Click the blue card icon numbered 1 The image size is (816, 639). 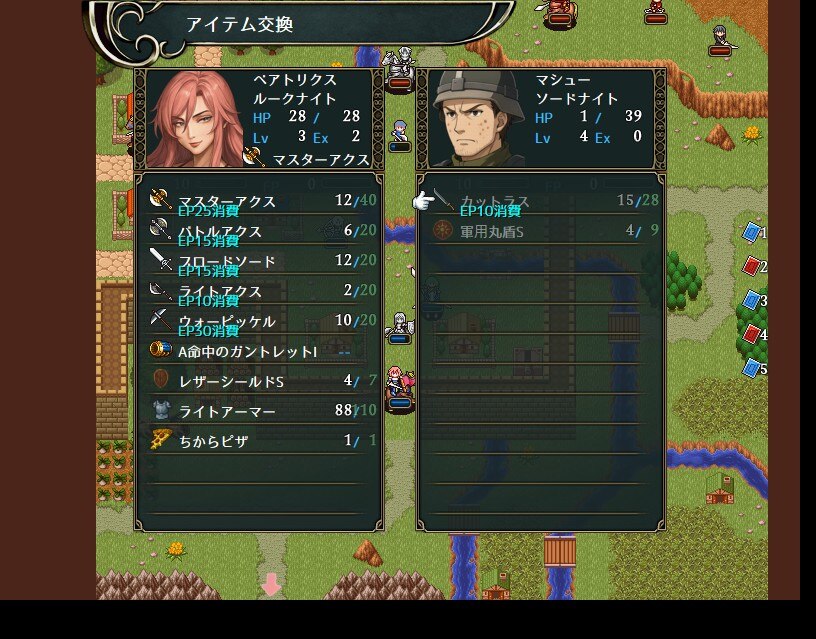751,233
